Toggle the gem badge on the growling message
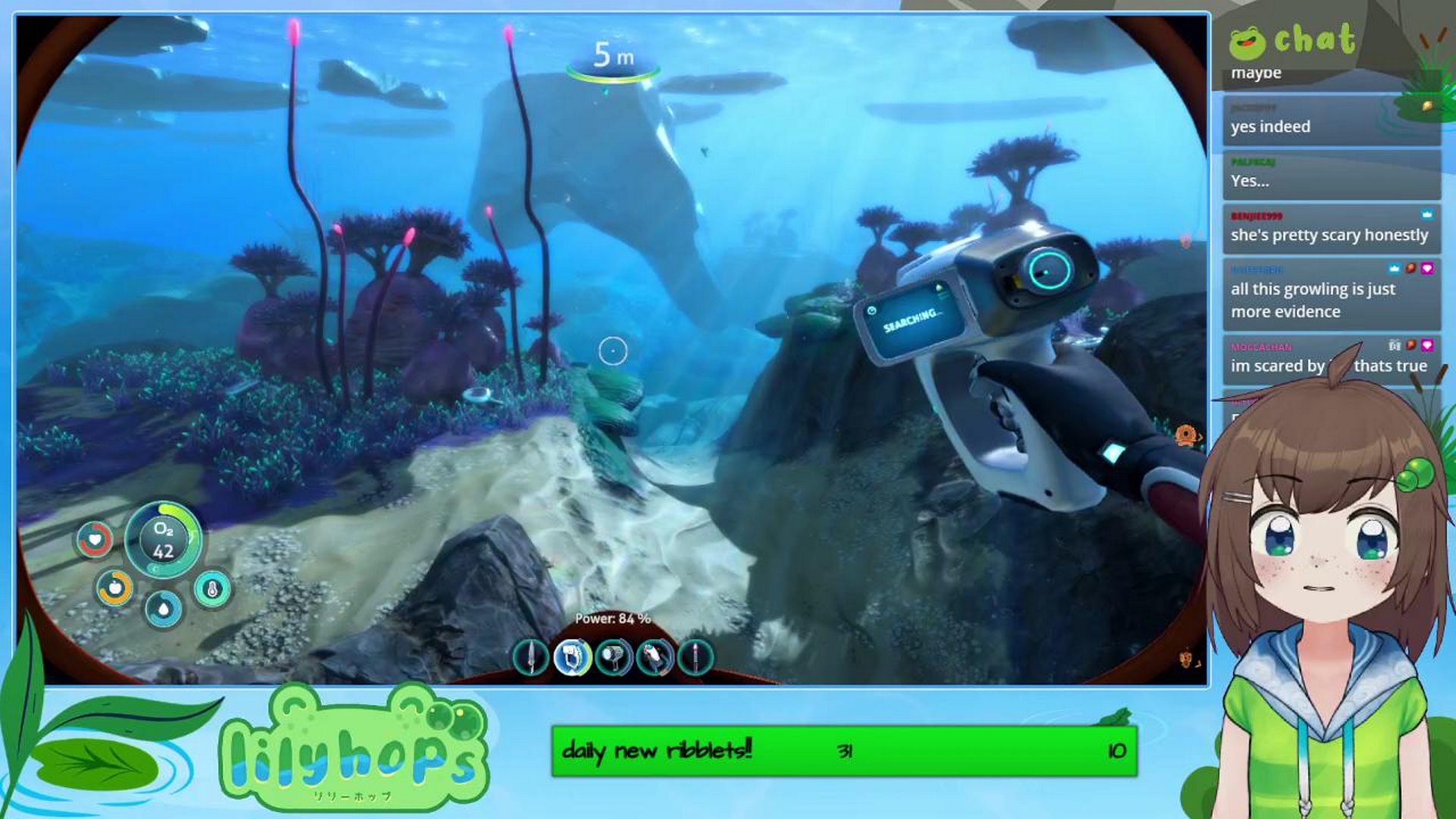Screen dimensions: 1456x819 pos(1410,268)
